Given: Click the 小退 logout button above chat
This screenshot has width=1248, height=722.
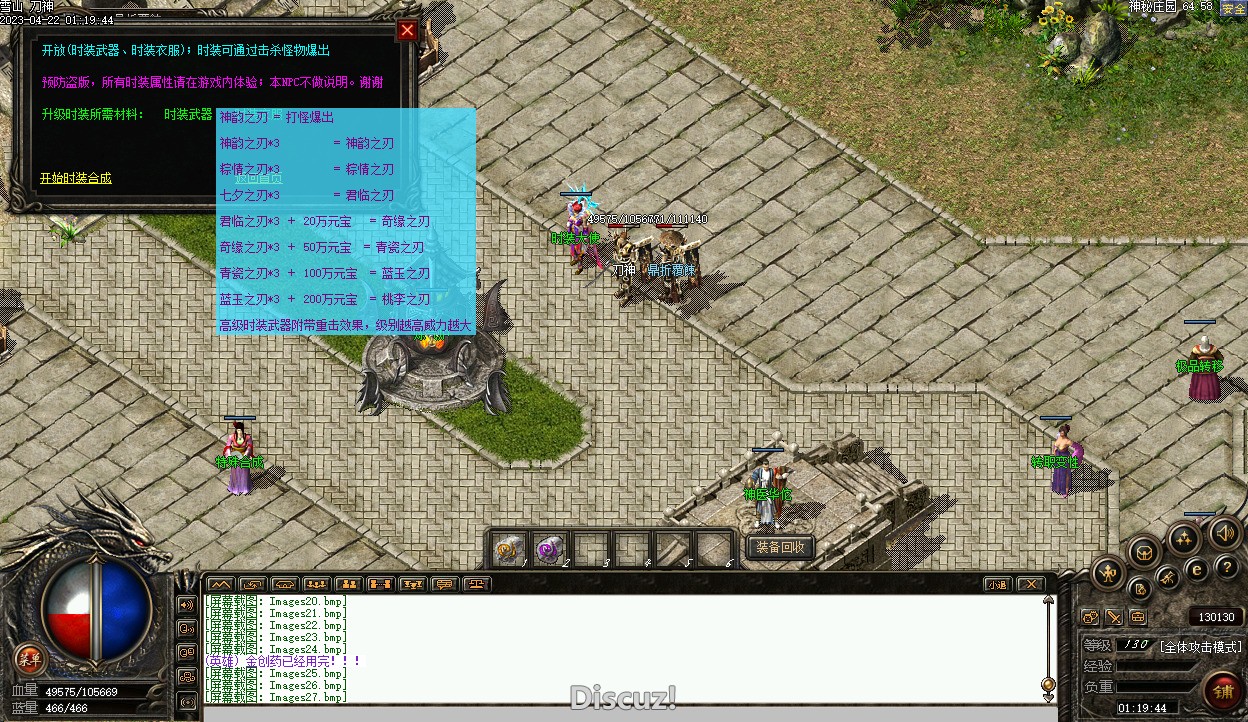Looking at the screenshot, I should (x=997, y=584).
